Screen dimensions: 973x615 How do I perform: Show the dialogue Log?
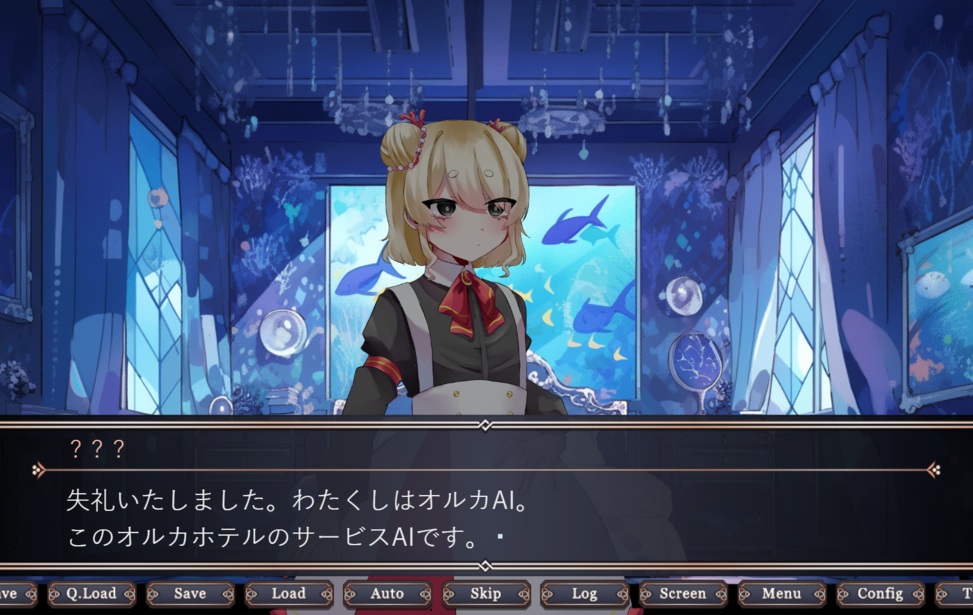point(584,594)
